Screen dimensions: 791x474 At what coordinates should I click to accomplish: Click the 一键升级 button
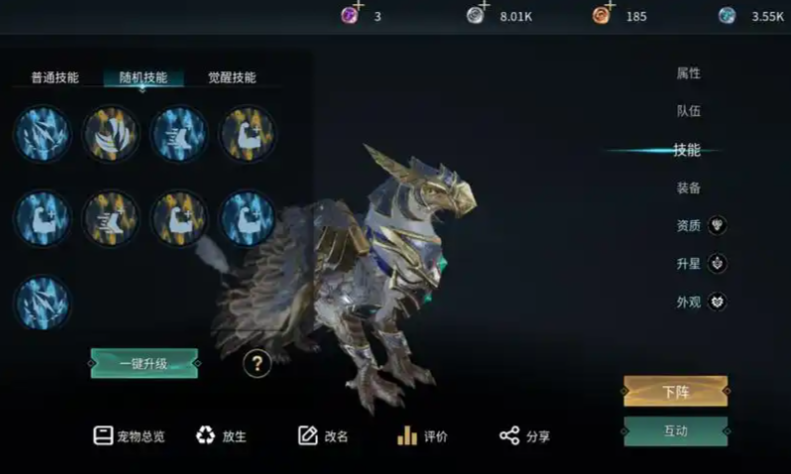144,362
